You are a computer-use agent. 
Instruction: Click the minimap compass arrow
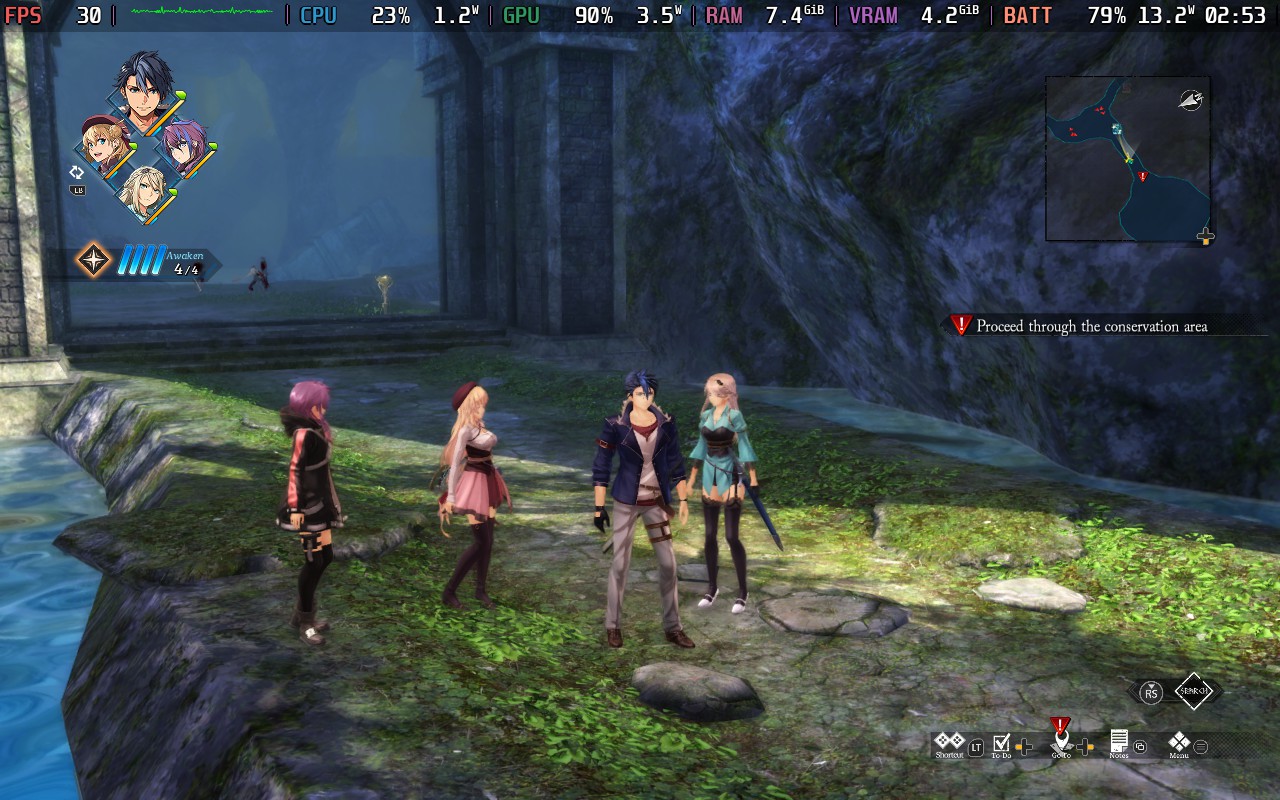click(1190, 98)
